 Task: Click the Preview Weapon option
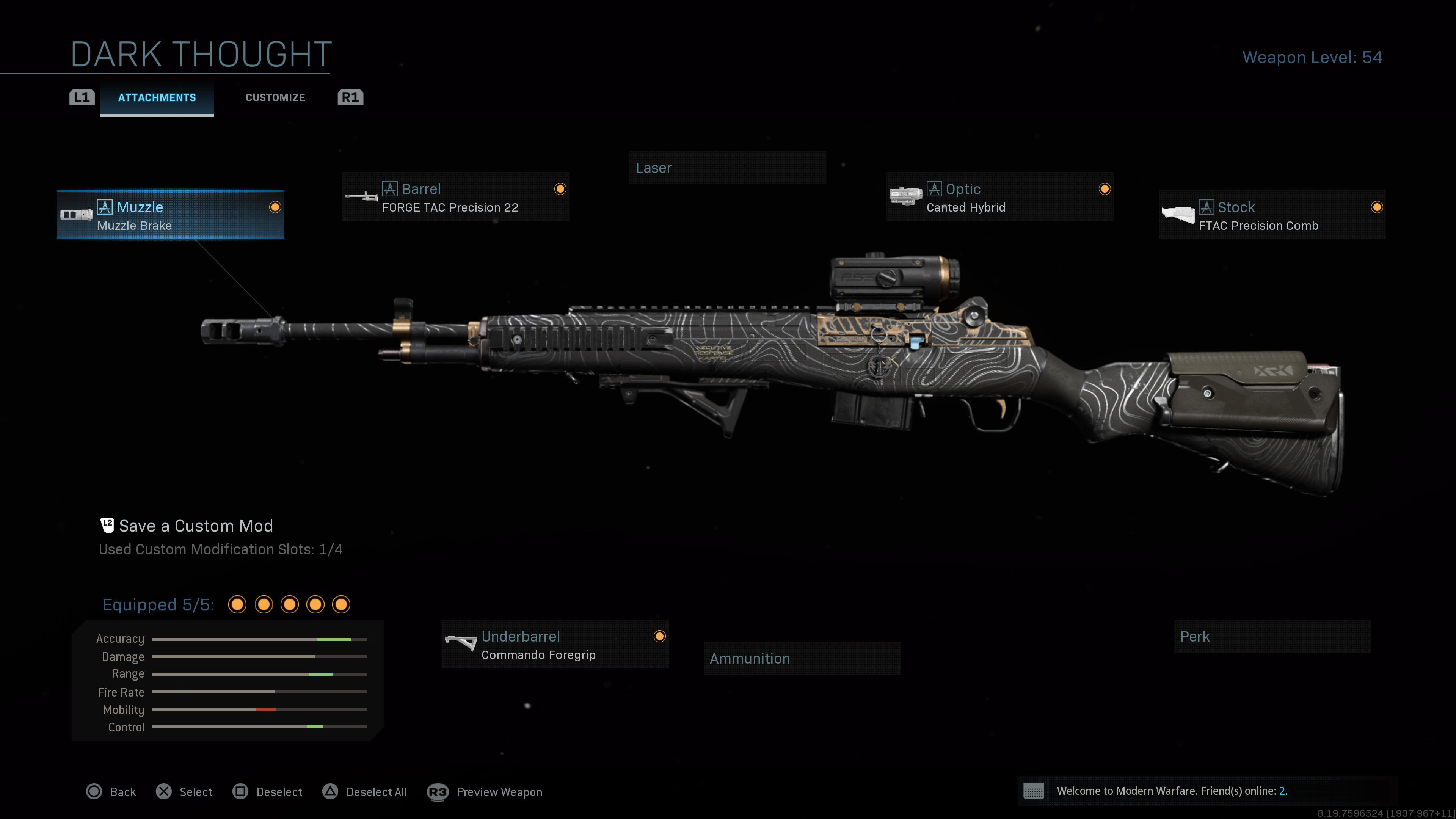(485, 792)
